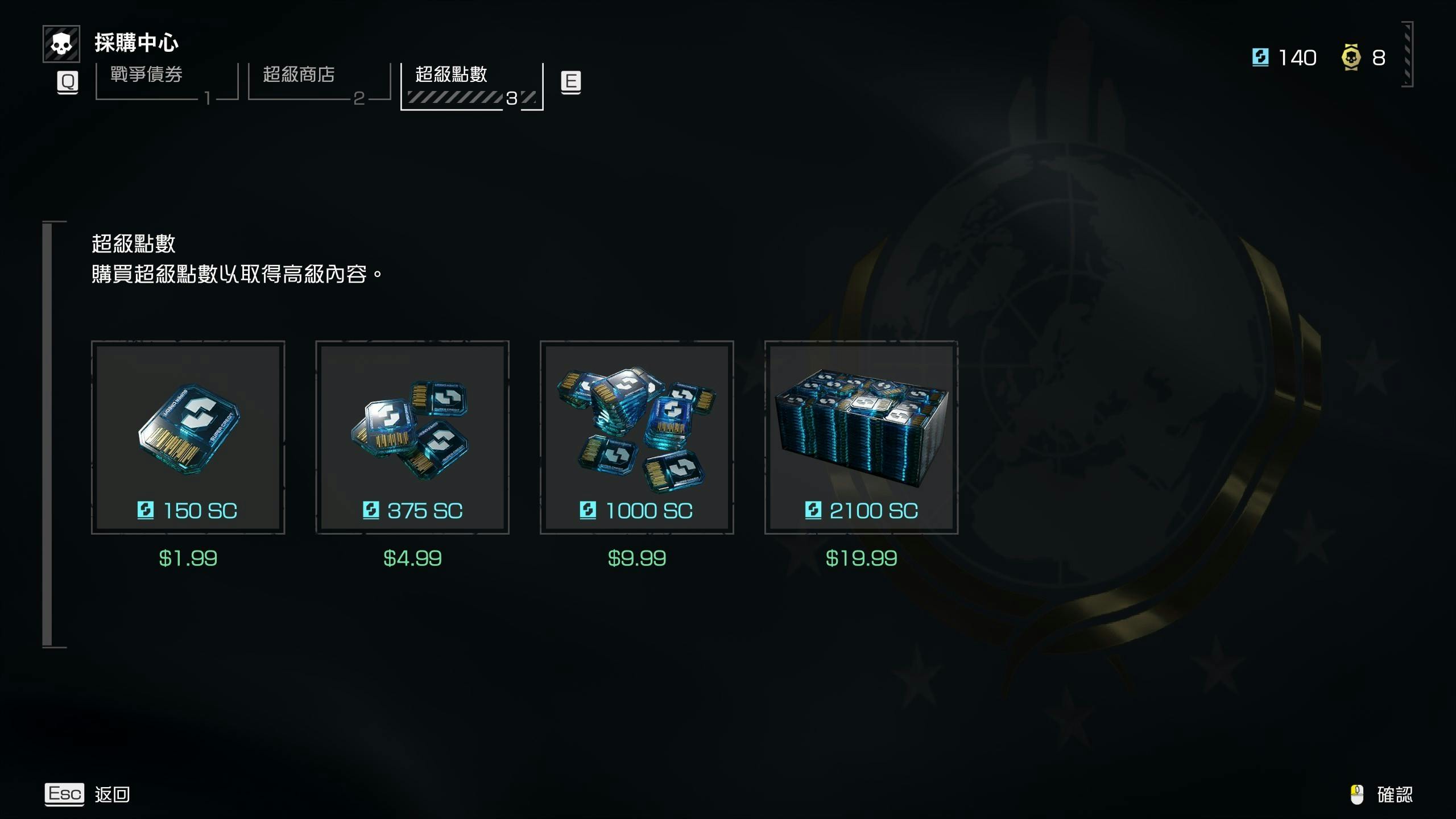Purchase the 2100 SC crate
This screenshot has height=819, width=1456.
coord(861,437)
